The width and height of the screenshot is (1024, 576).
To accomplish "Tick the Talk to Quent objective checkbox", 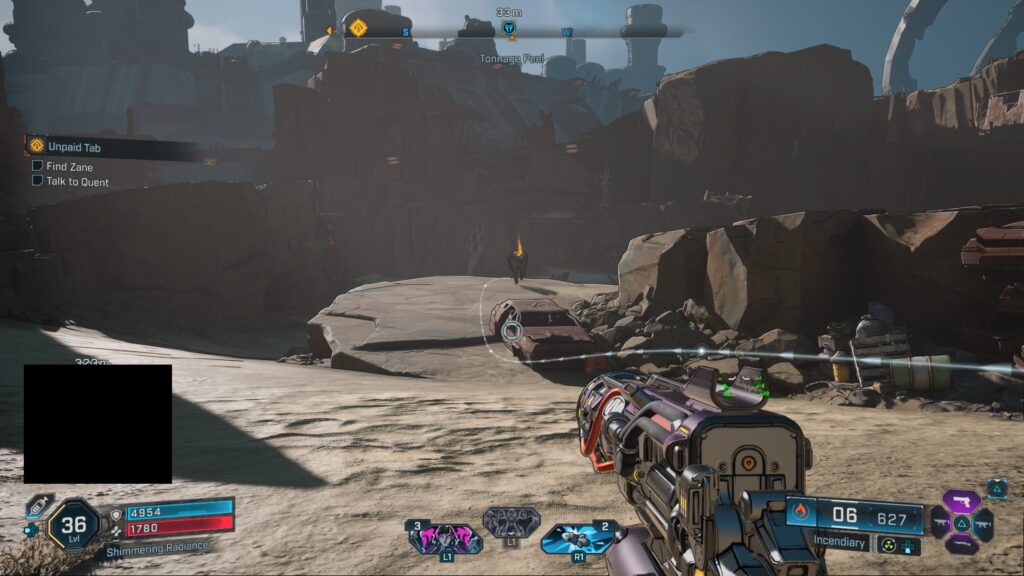I will tap(37, 181).
